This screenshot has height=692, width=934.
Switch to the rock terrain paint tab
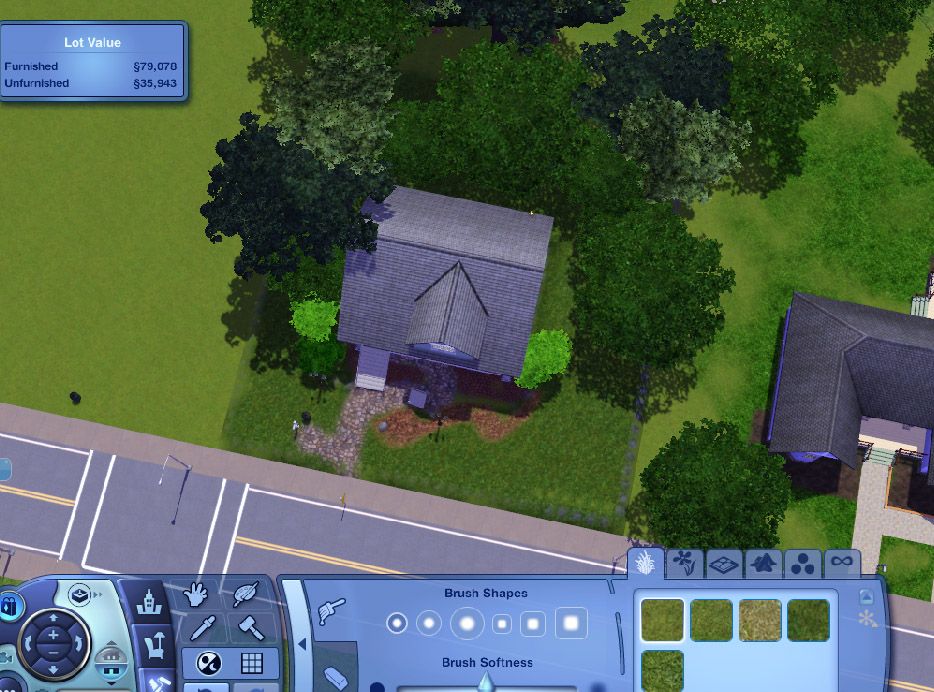click(x=765, y=564)
